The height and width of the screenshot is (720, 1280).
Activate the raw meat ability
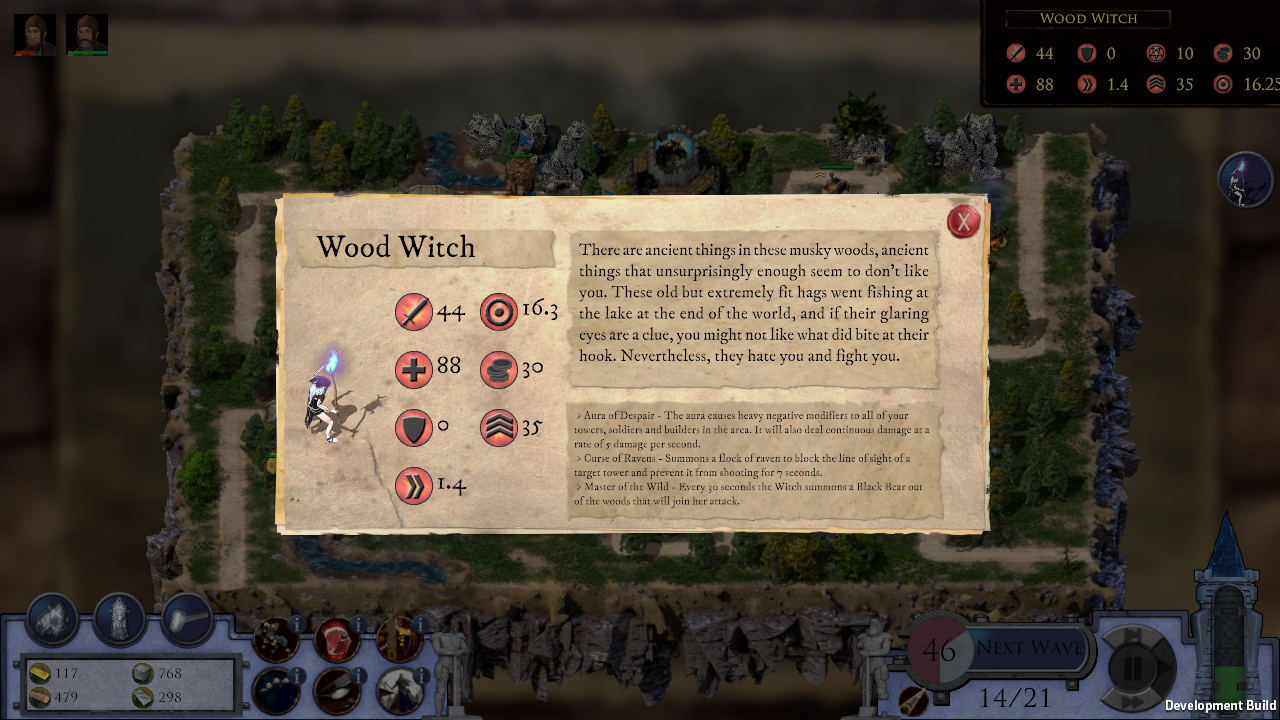337,640
